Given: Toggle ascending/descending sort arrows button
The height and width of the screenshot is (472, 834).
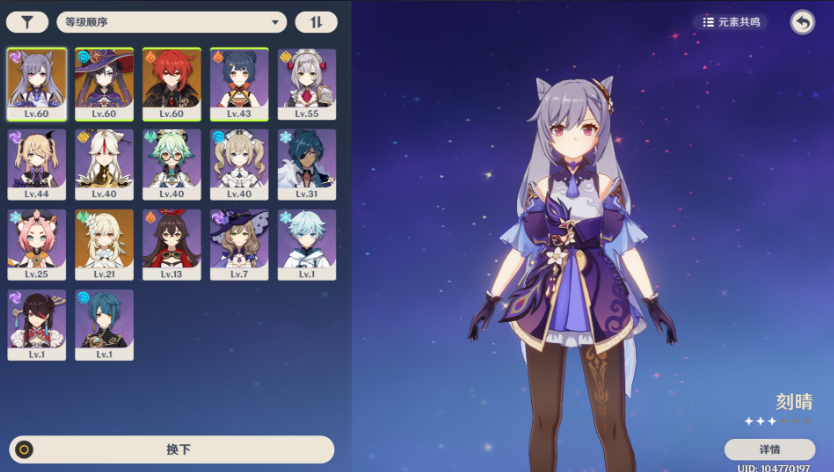Looking at the screenshot, I should tap(316, 22).
